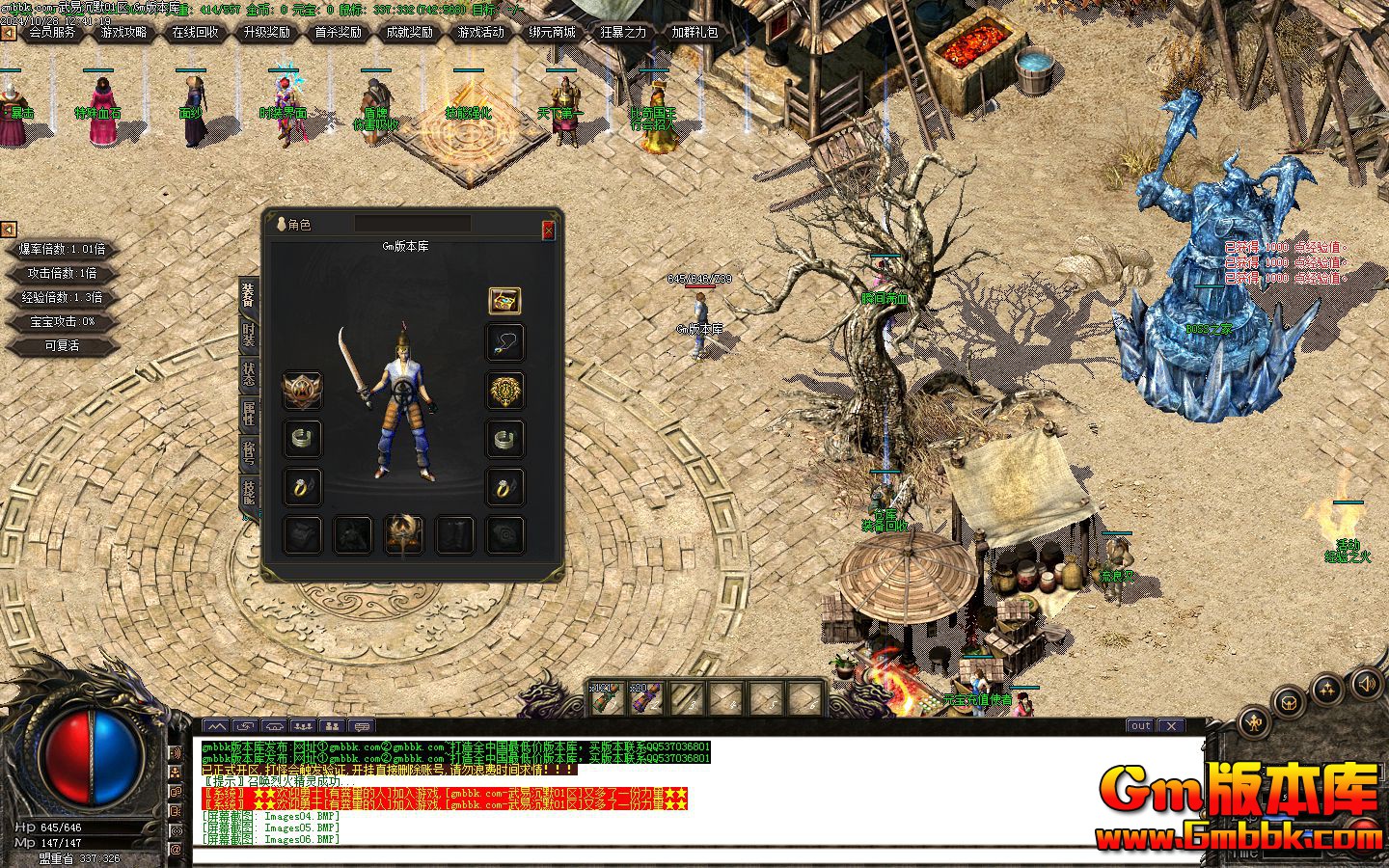The height and width of the screenshot is (868, 1389).
Task: Close the 角色 character panel
Action: pyautogui.click(x=548, y=230)
